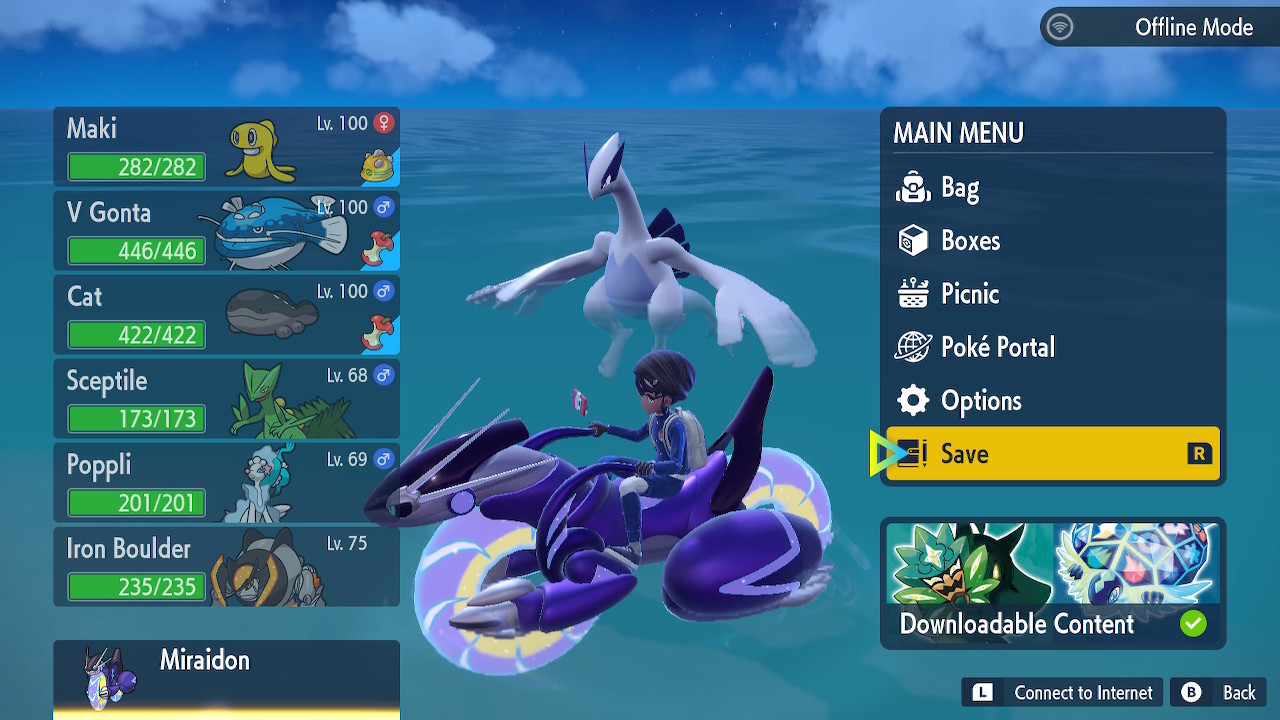
Task: Pick Poppli from the party list
Action: click(x=226, y=483)
